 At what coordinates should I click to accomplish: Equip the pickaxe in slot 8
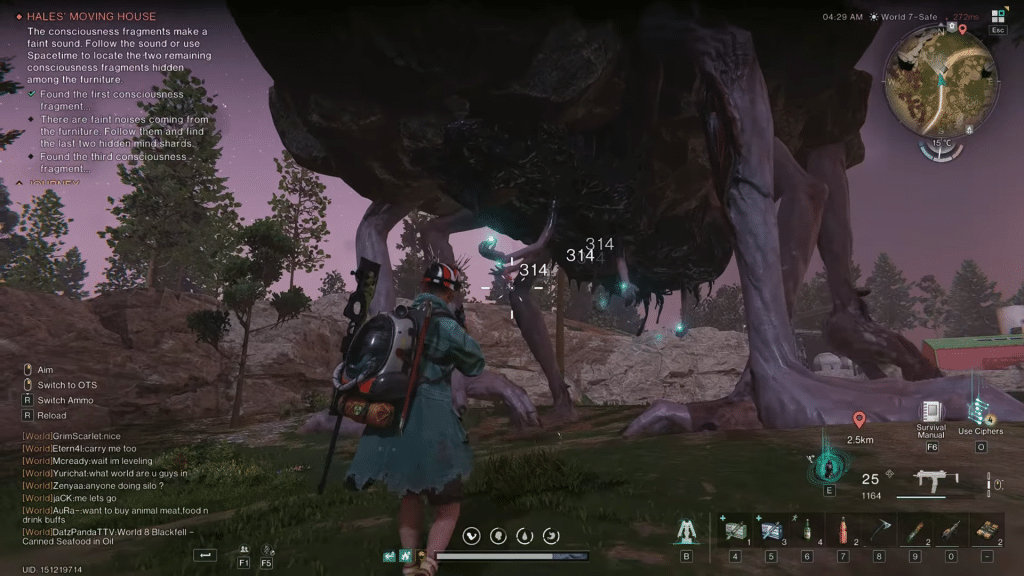click(x=879, y=531)
